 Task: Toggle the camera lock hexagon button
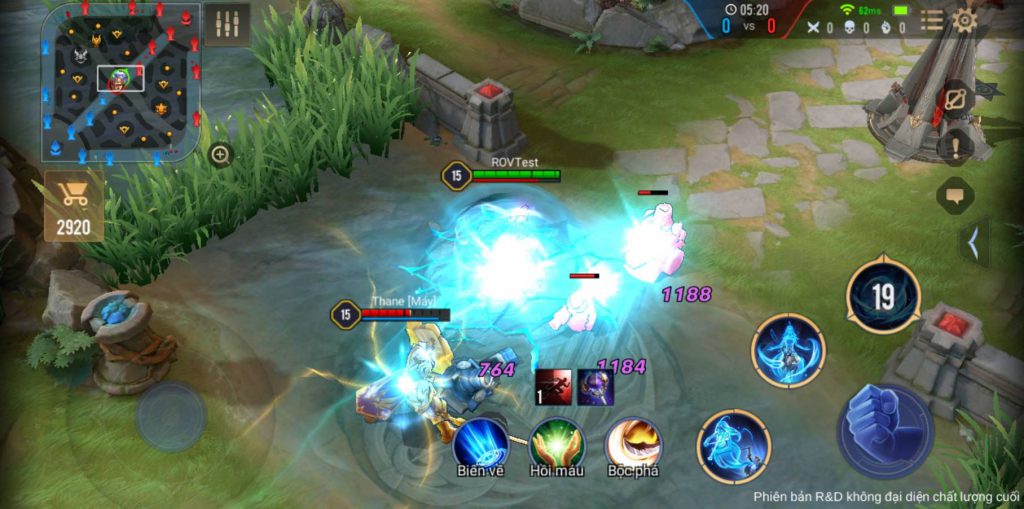955,101
